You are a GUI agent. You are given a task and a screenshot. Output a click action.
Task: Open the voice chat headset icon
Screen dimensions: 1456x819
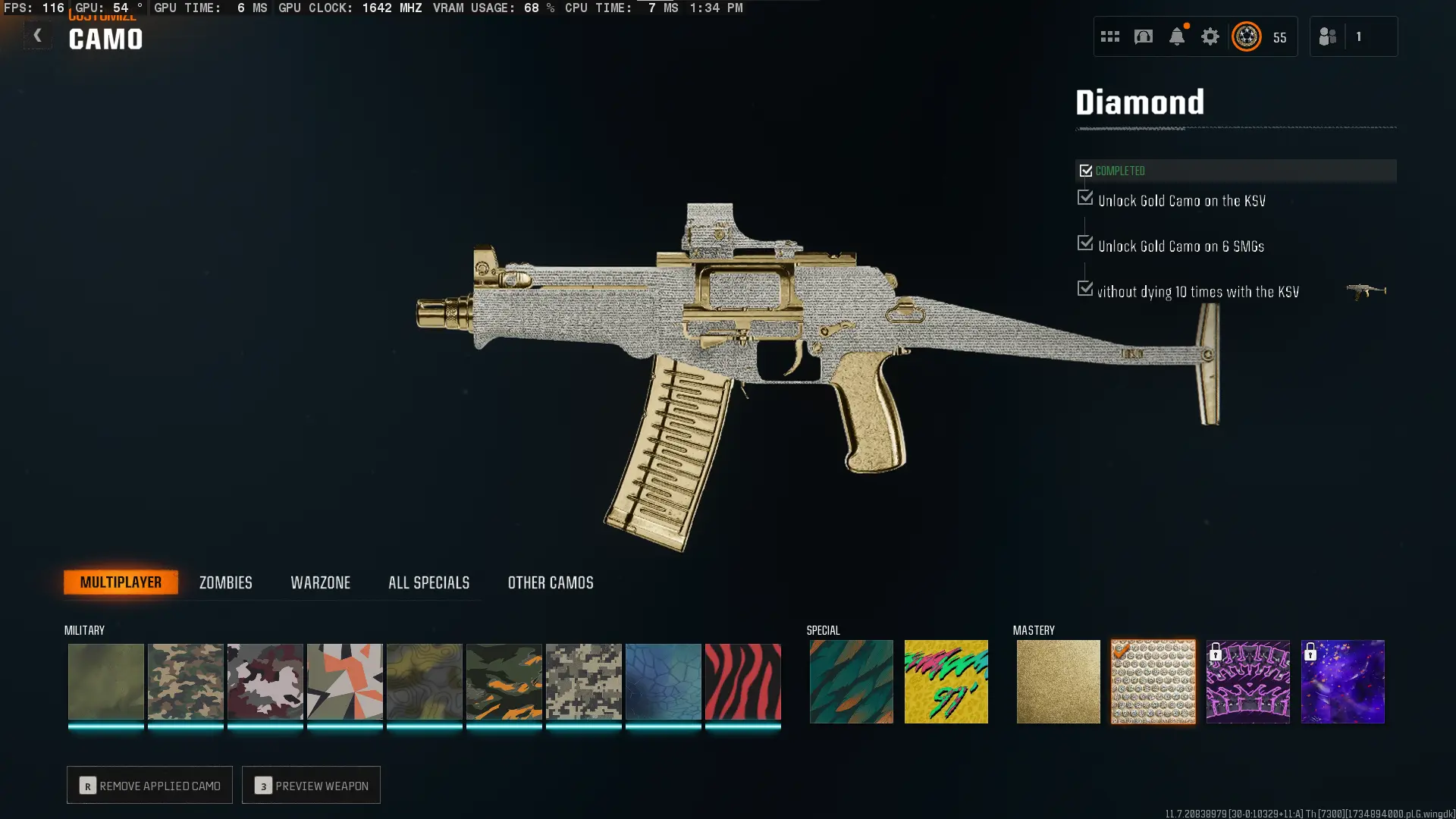pos(1144,36)
